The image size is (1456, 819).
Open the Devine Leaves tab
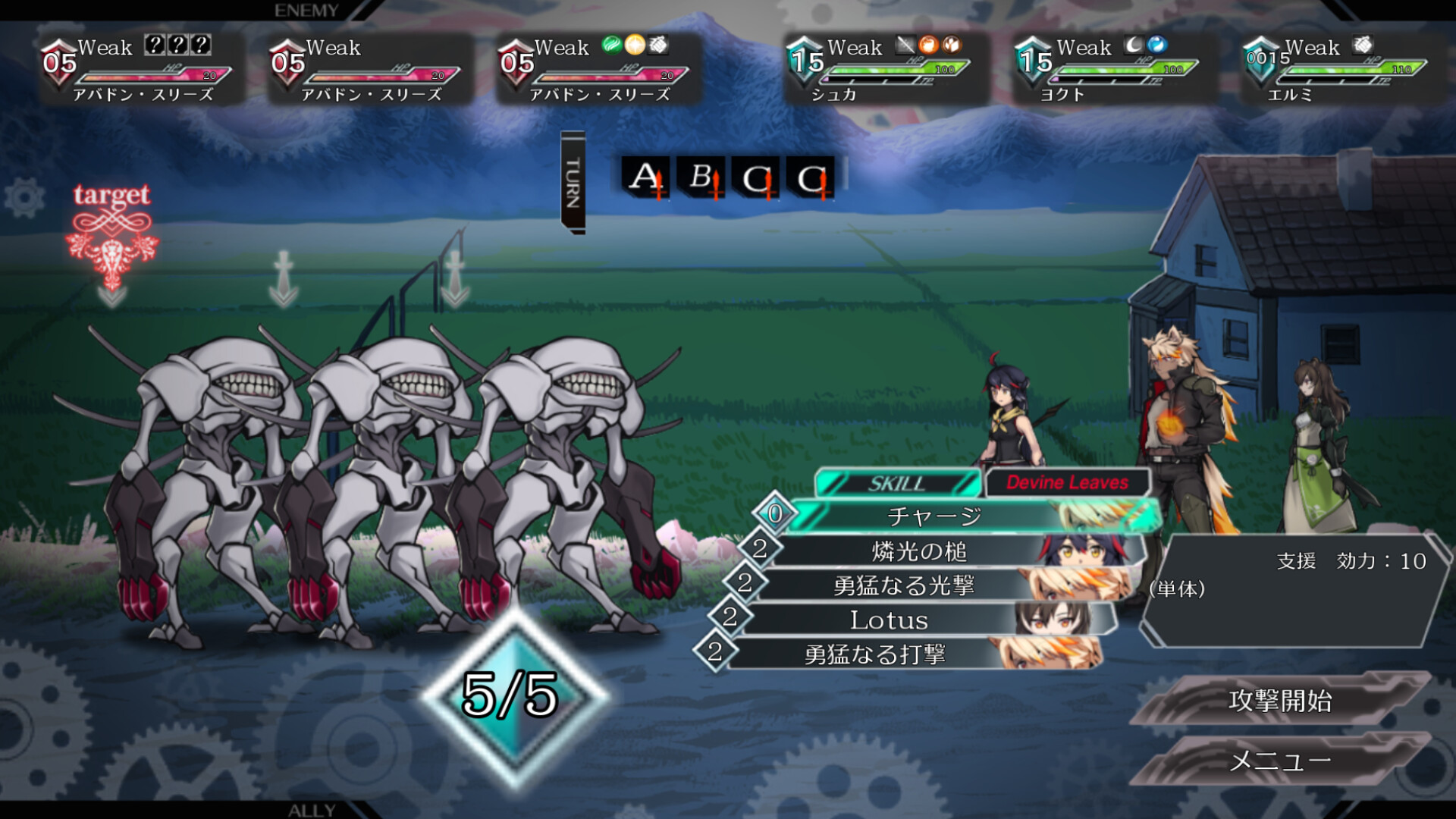(1067, 482)
